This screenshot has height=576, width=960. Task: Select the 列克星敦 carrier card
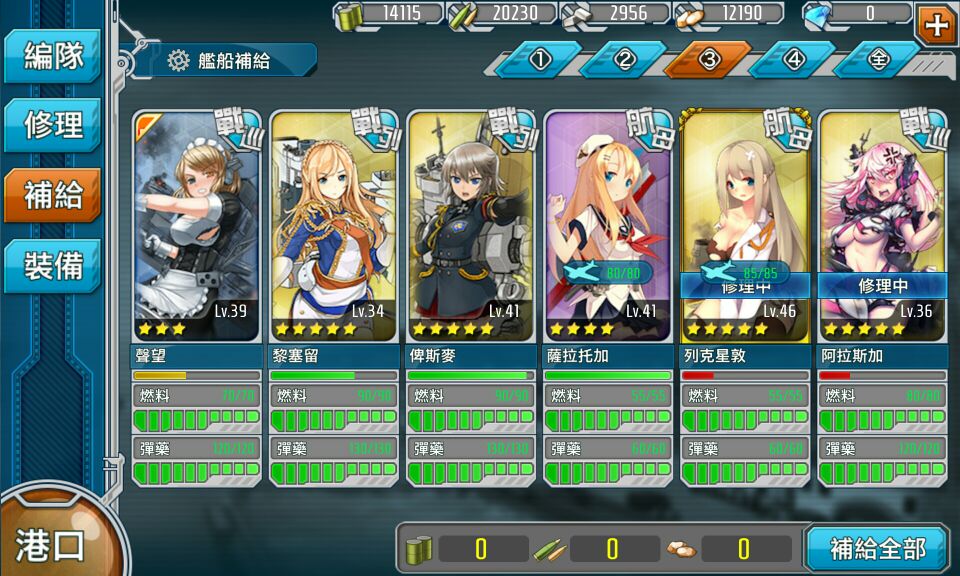745,230
